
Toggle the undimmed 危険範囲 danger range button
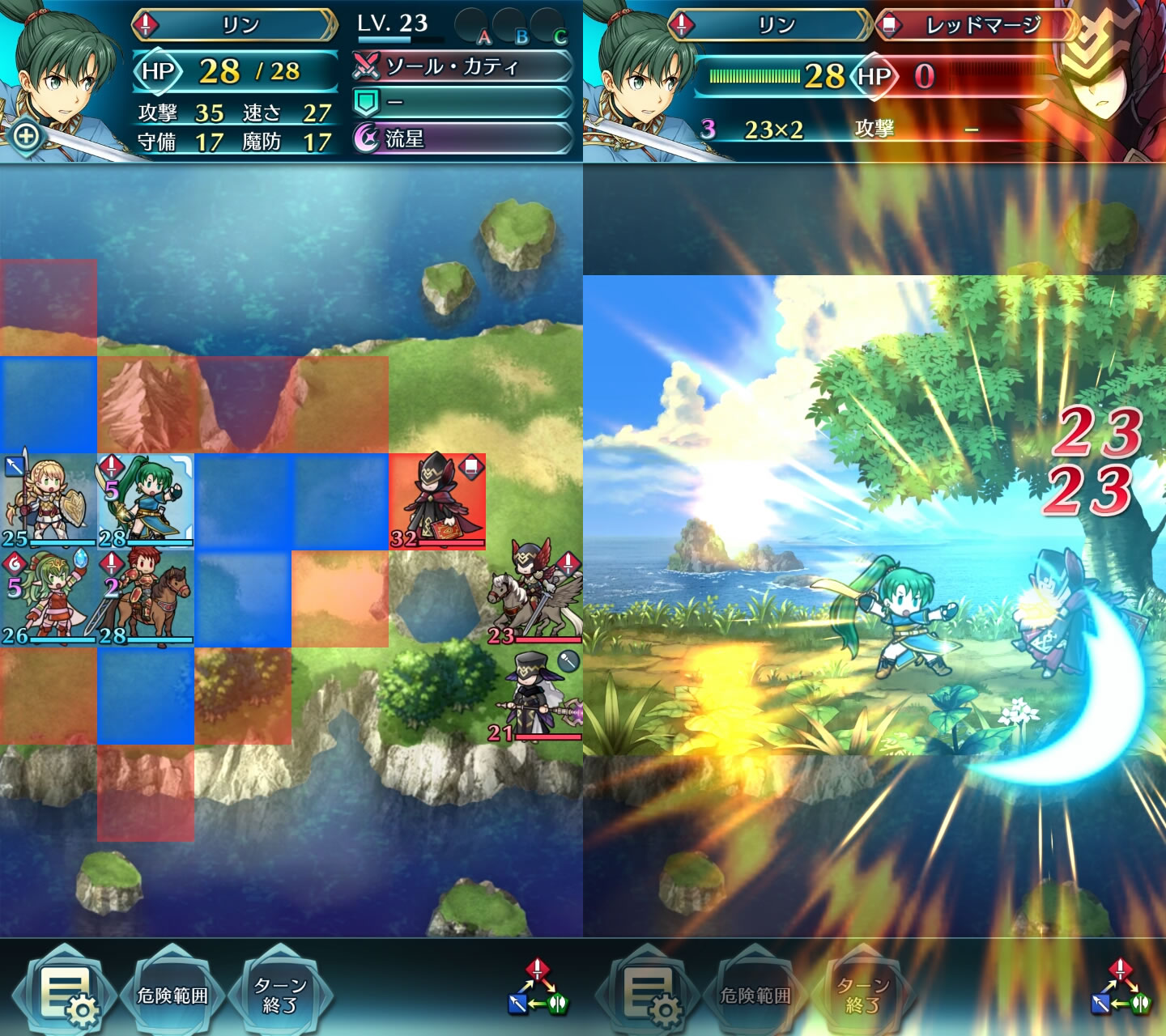(x=172, y=995)
